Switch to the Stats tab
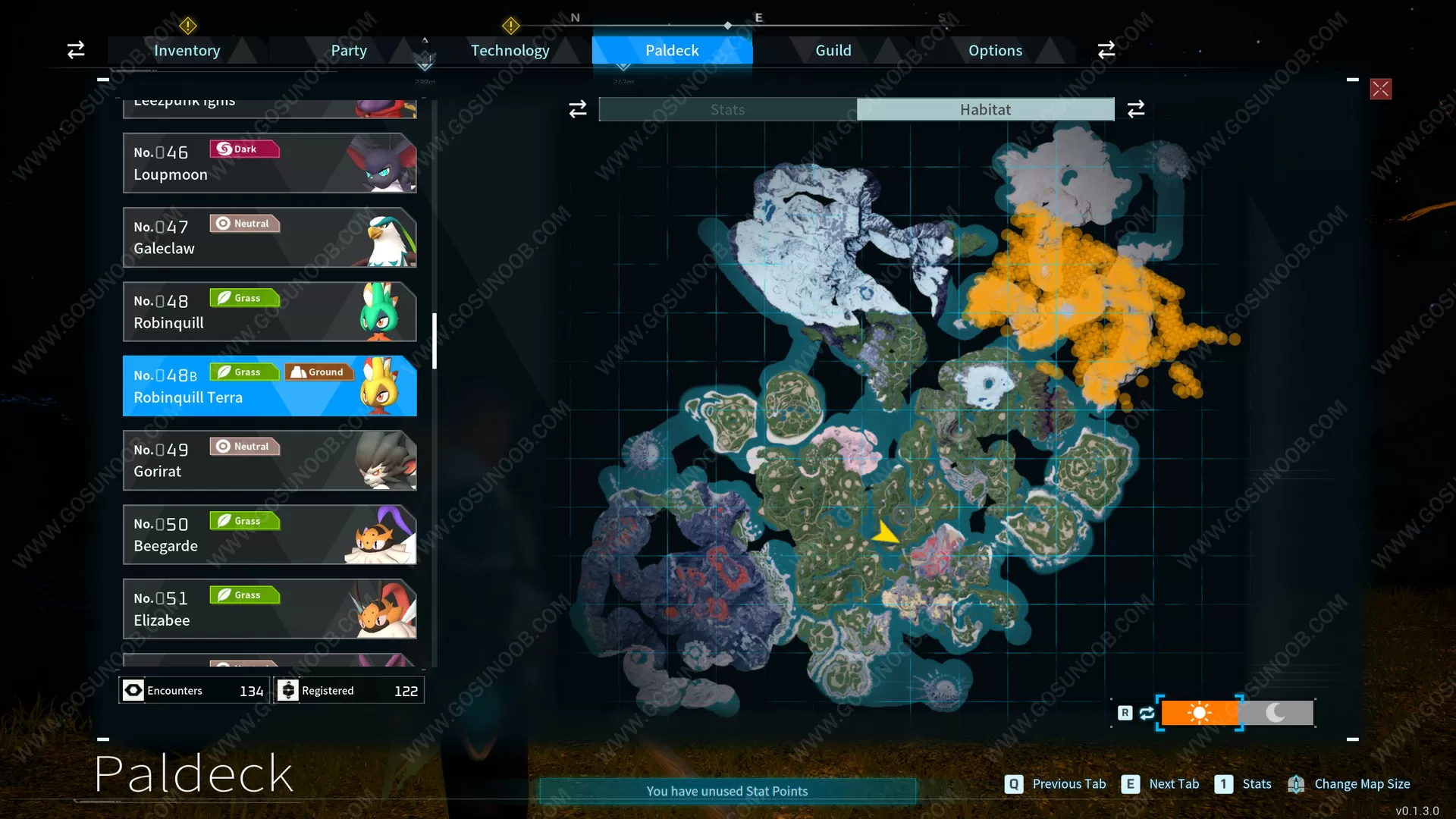The image size is (1456, 819). coord(726,108)
